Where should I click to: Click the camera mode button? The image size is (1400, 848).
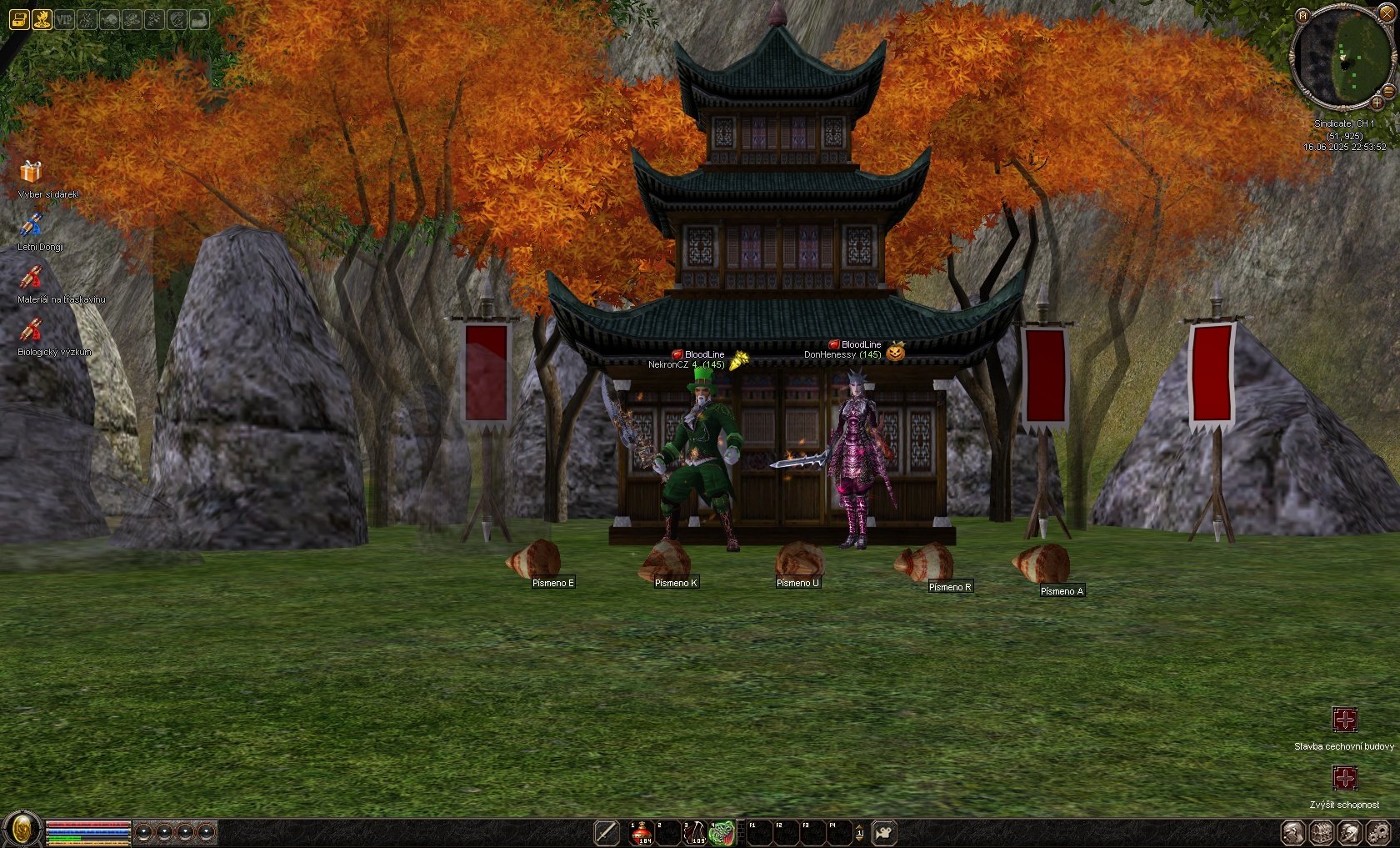point(883,832)
